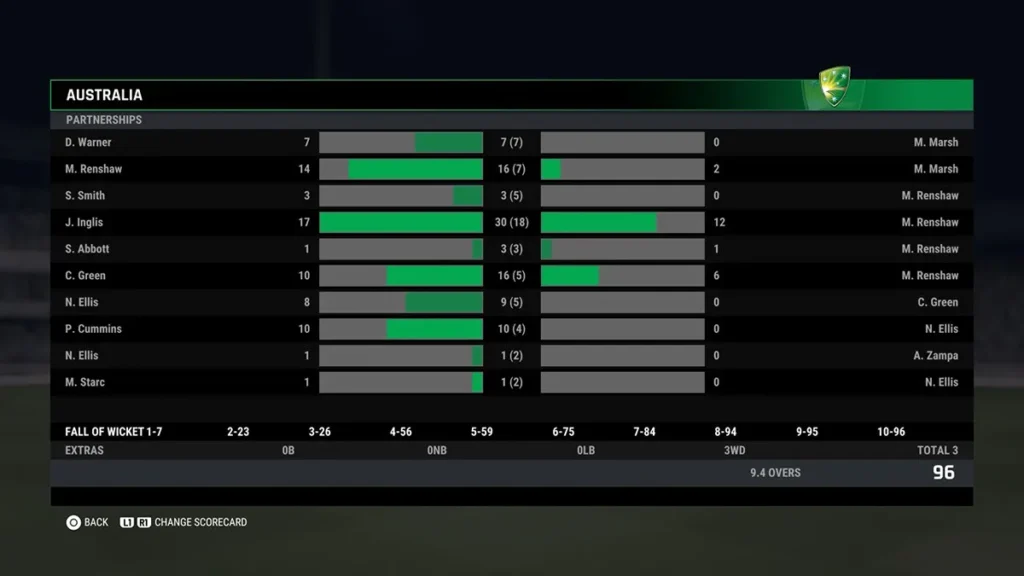Select the N. Ellis and A. Zampa partnership row
This screenshot has height=576, width=1024.
click(x=511, y=356)
